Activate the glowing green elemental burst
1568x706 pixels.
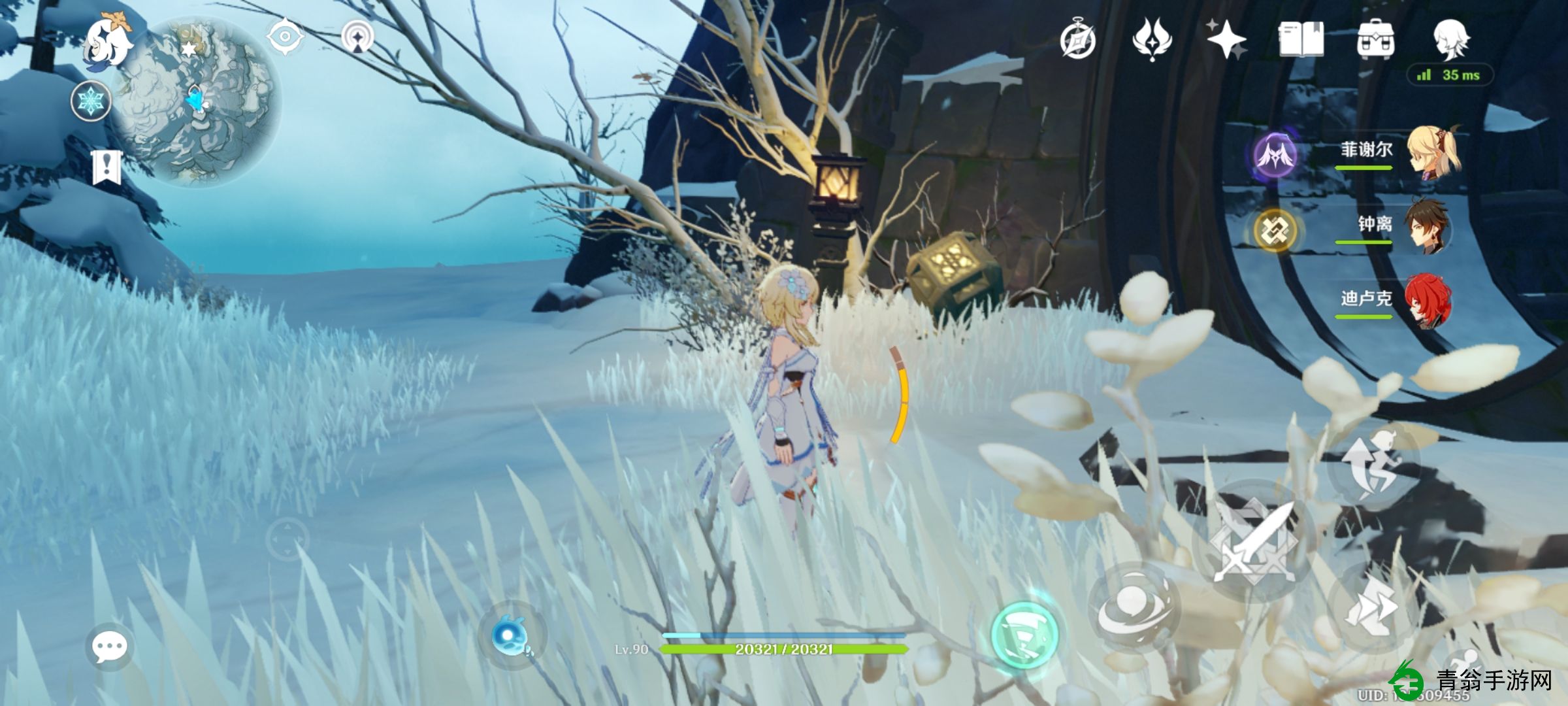[x=1024, y=632]
